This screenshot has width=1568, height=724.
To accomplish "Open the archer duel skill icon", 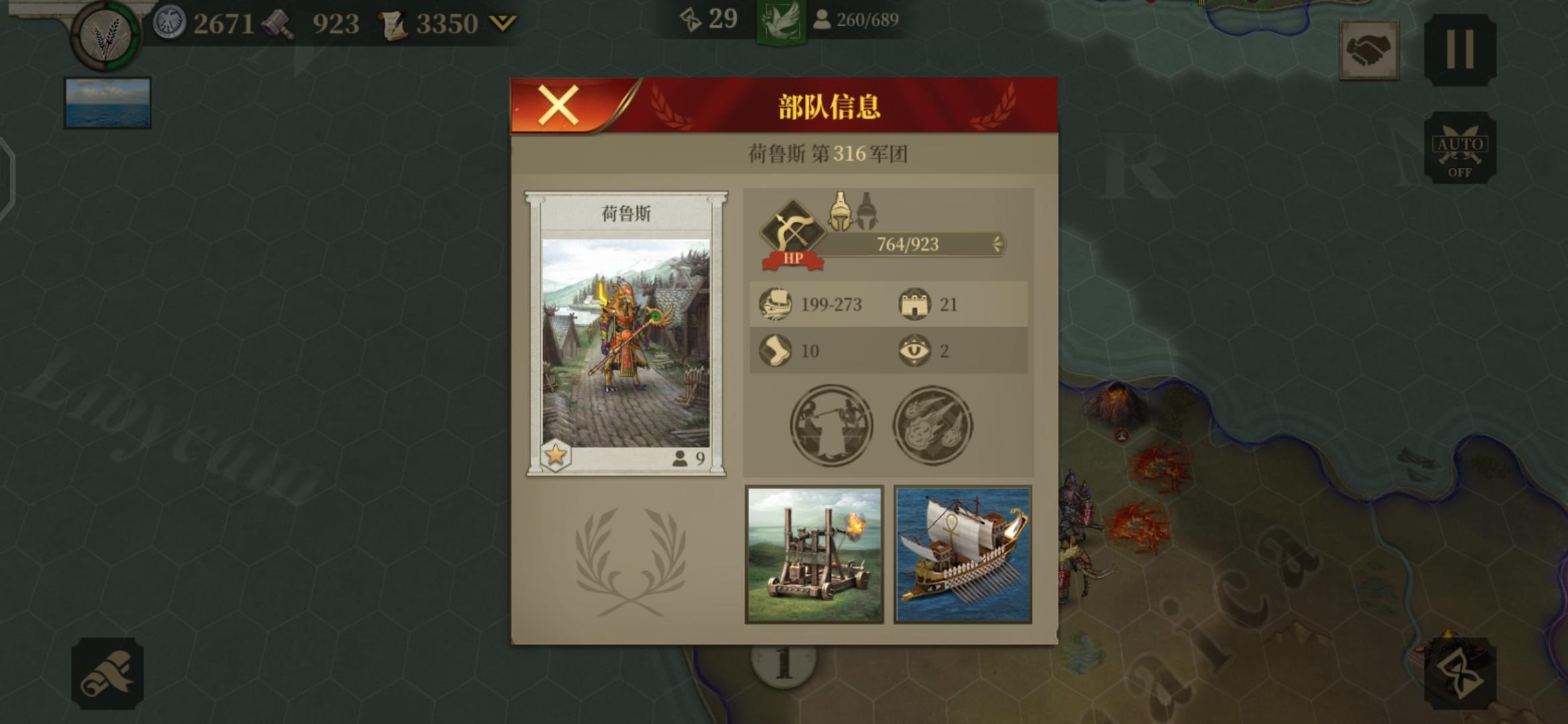I will pyautogui.click(x=832, y=424).
